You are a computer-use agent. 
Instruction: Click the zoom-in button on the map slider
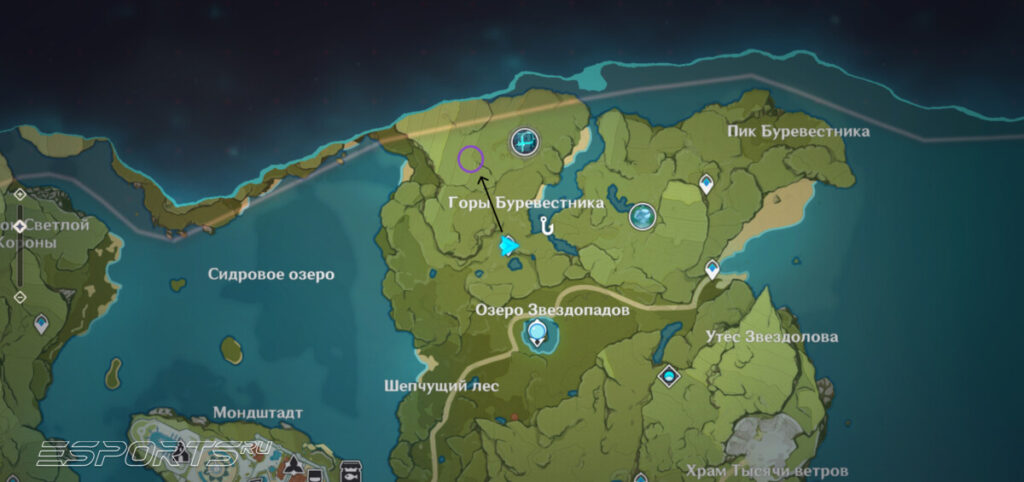19,194
